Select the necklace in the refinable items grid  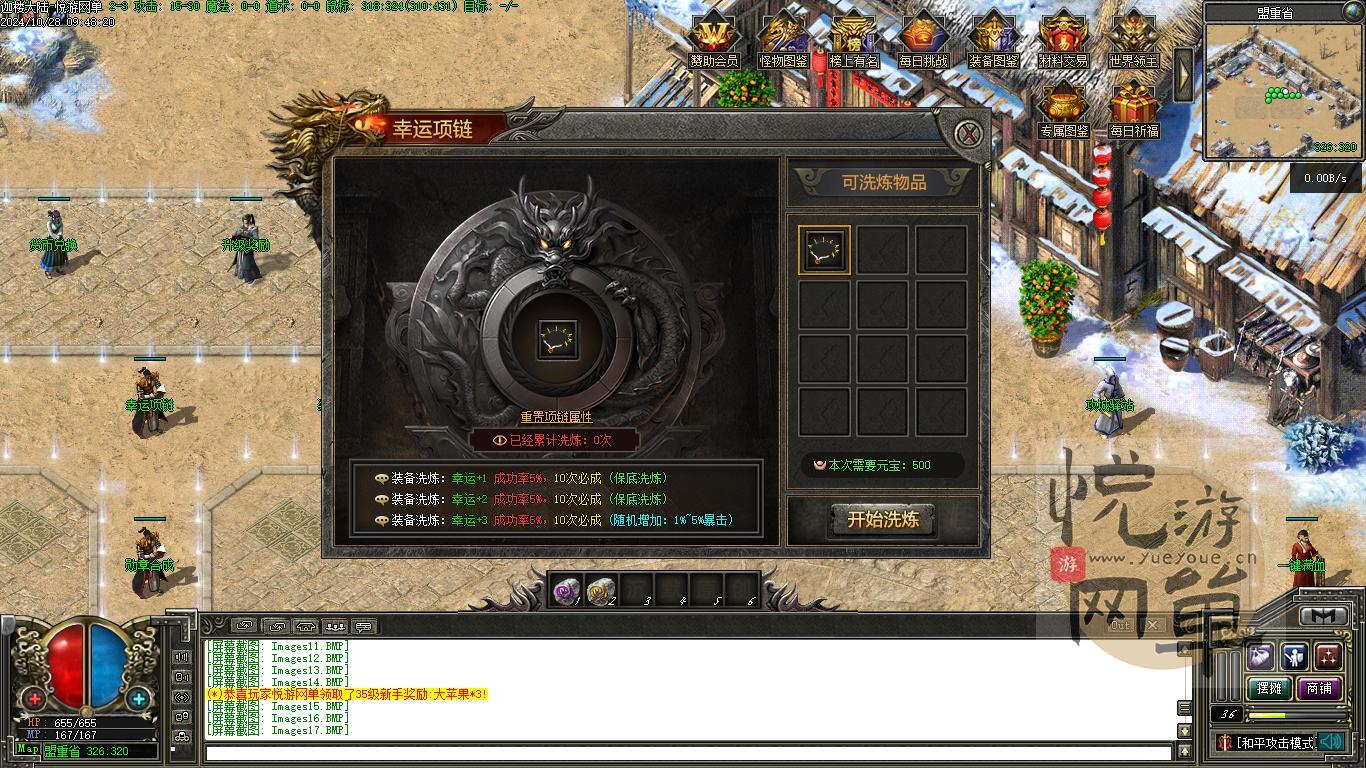coord(825,250)
